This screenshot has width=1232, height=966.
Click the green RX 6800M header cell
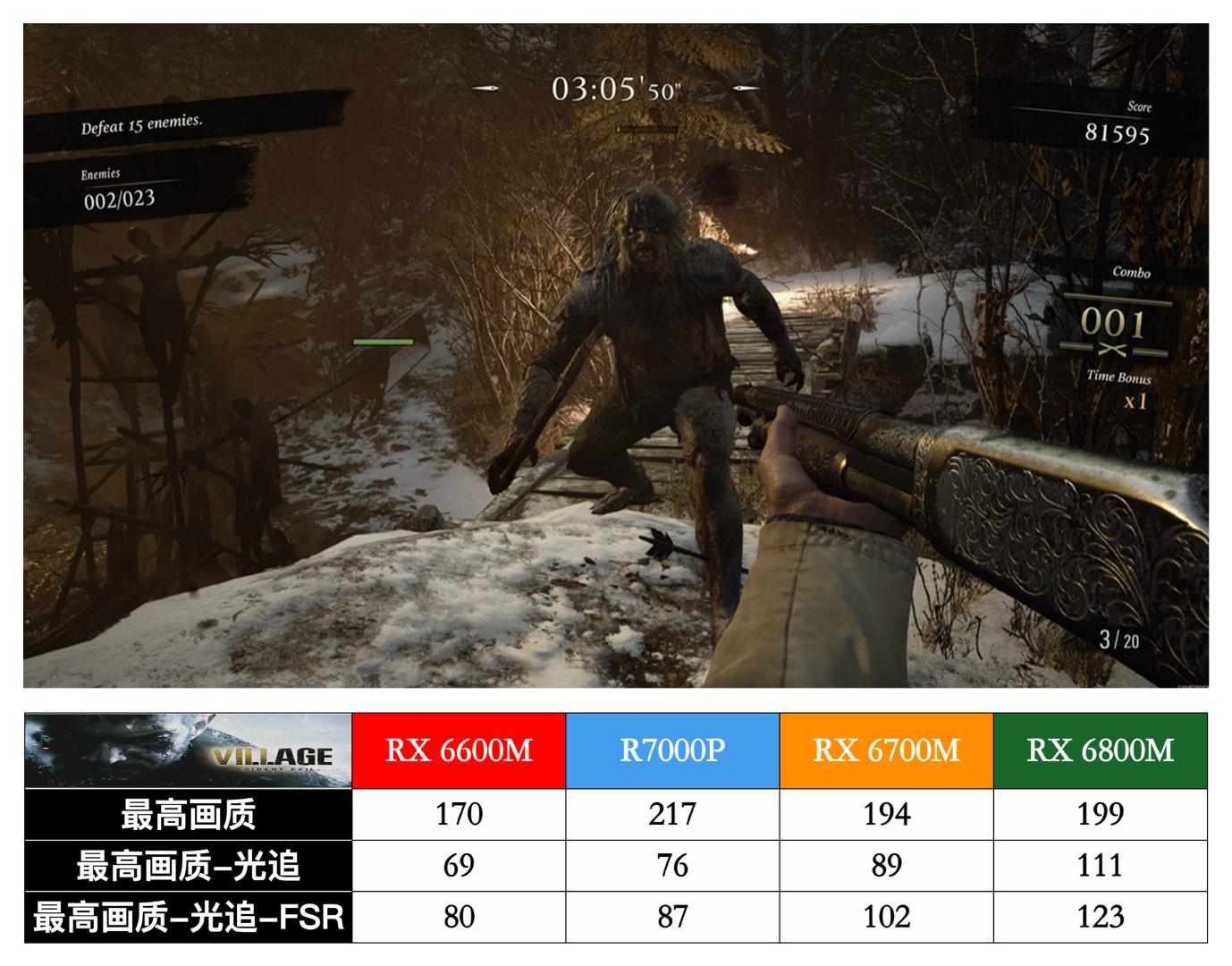[x=1102, y=751]
